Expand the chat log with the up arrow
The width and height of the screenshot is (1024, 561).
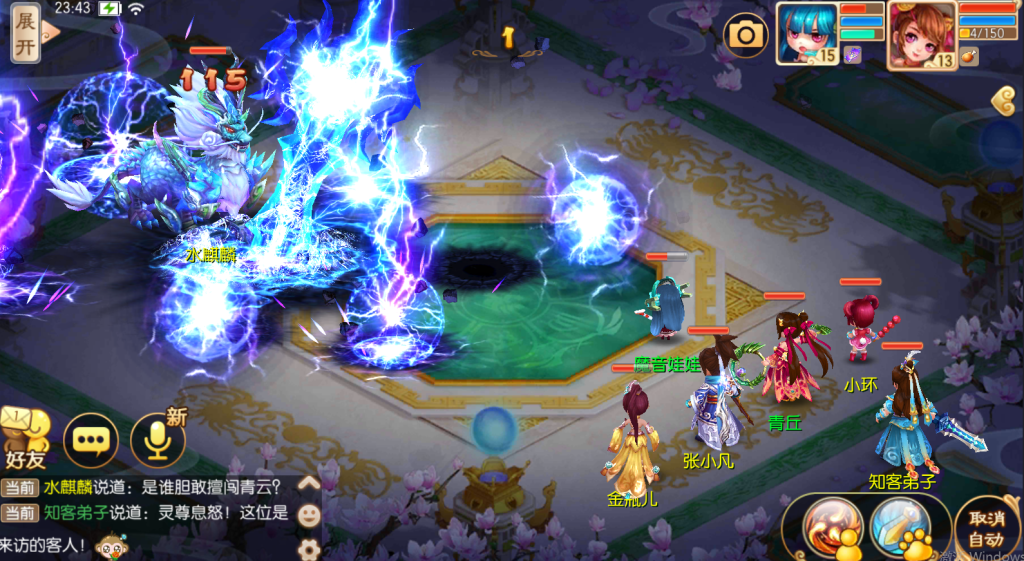(310, 484)
